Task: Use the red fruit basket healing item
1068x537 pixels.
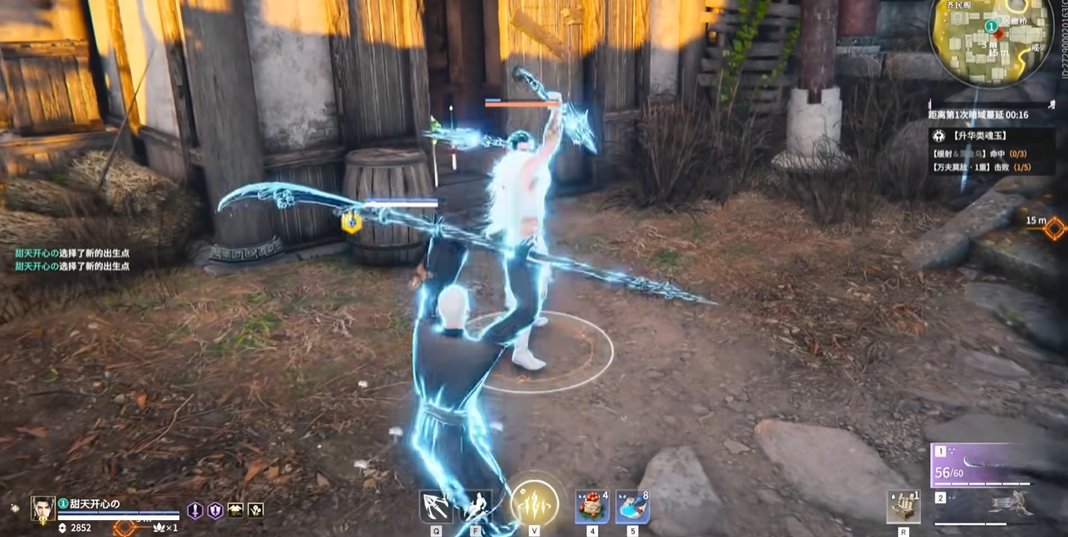Action: pos(592,507)
